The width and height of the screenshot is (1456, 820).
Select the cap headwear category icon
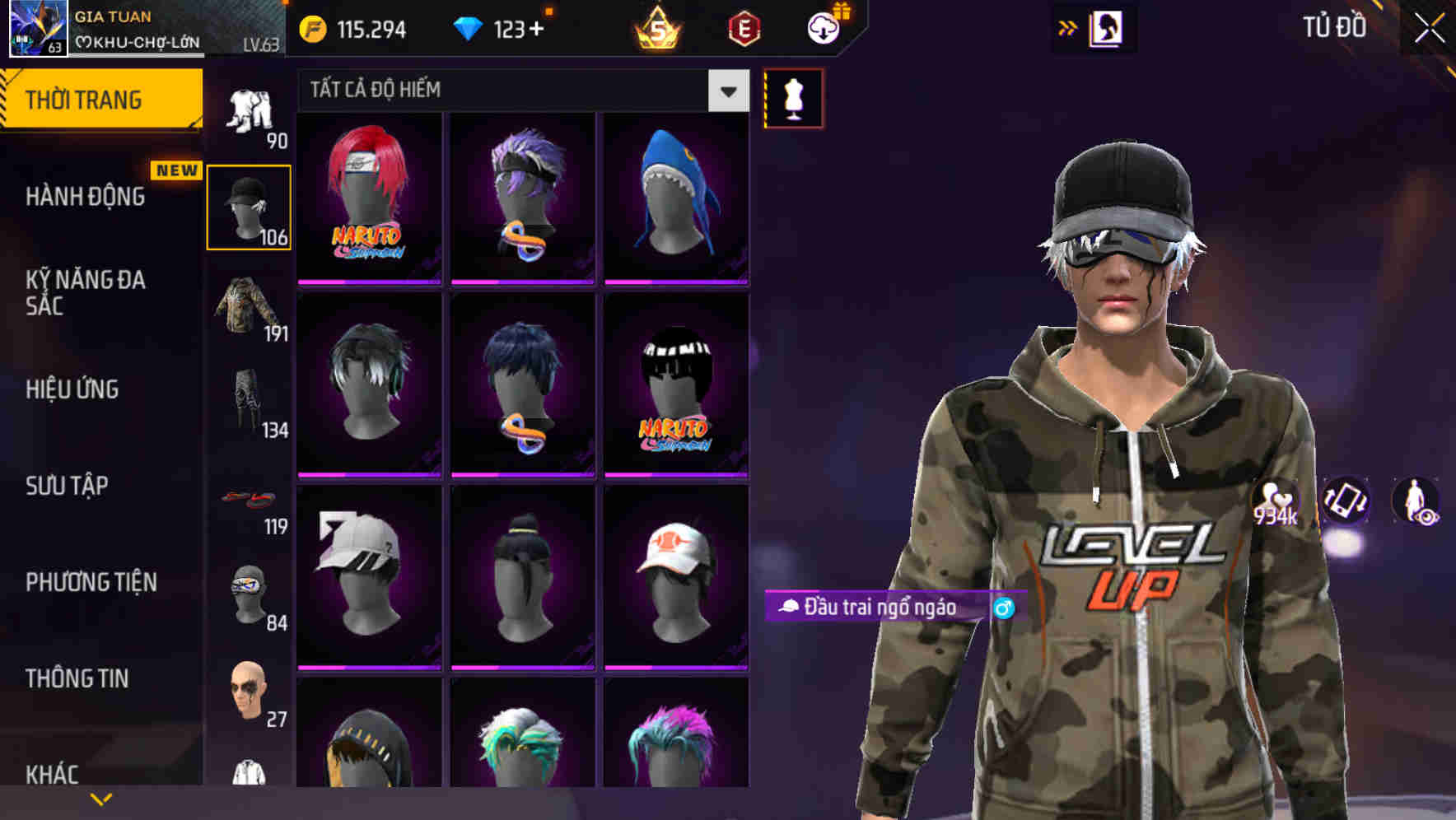click(250, 204)
